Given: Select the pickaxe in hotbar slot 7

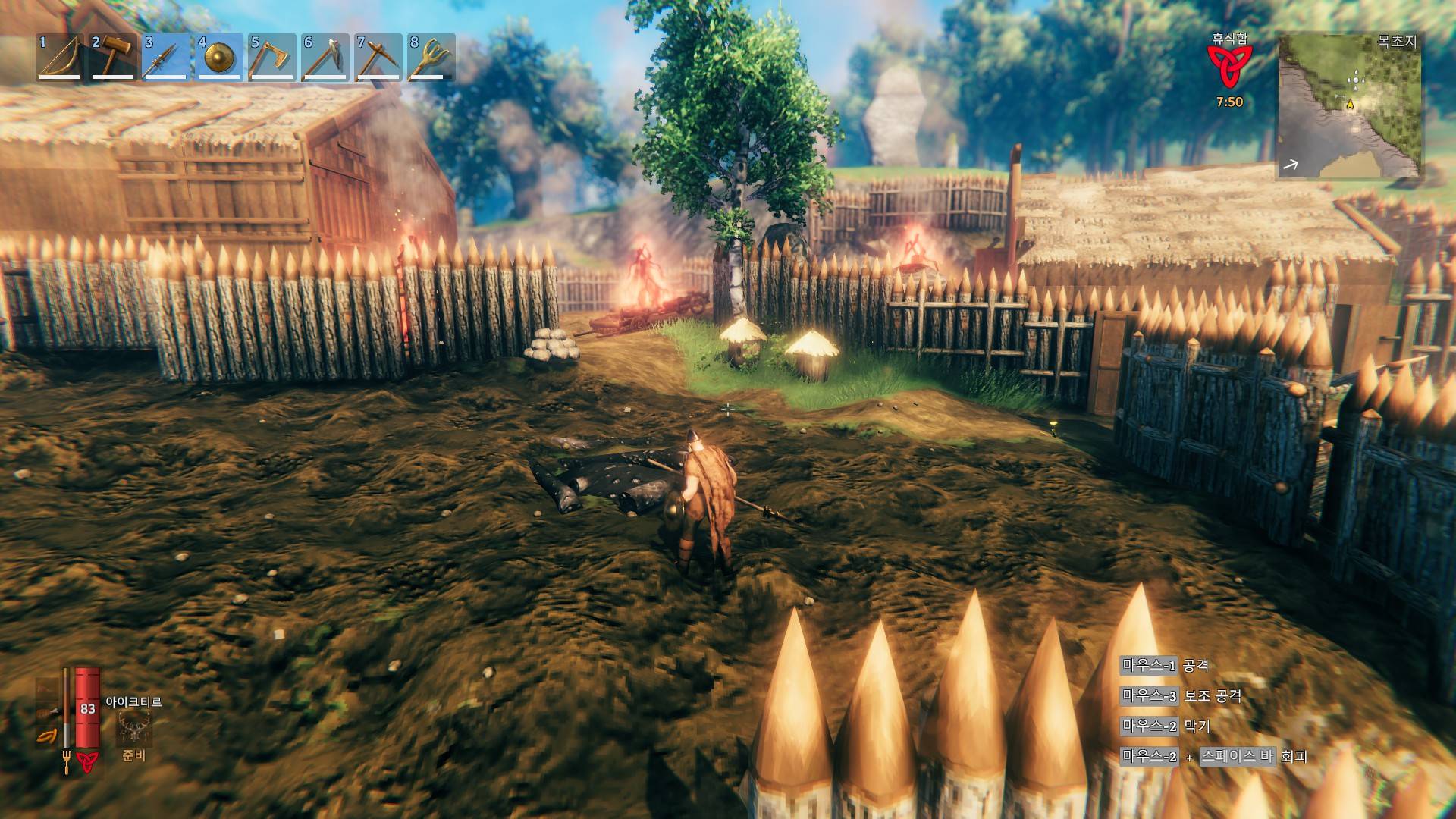Looking at the screenshot, I should pos(378,57).
